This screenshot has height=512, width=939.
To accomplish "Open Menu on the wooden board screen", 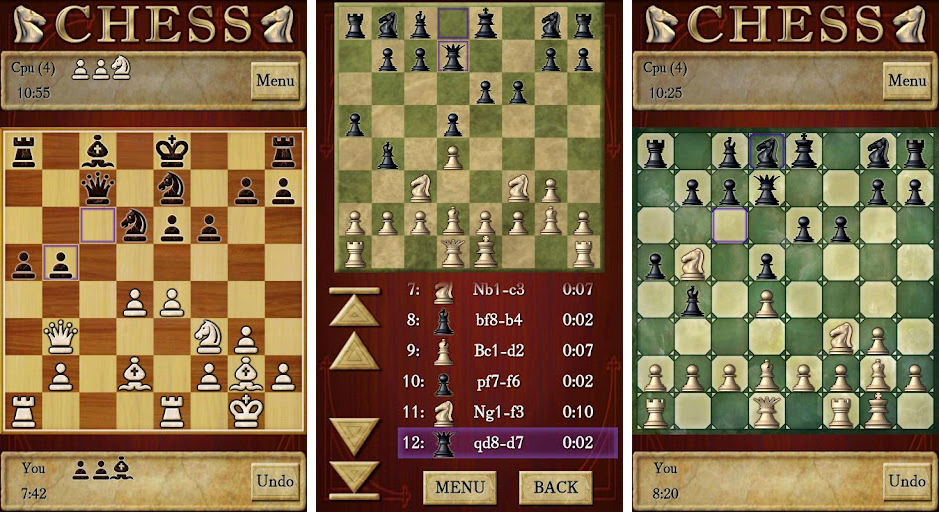I will pos(274,80).
